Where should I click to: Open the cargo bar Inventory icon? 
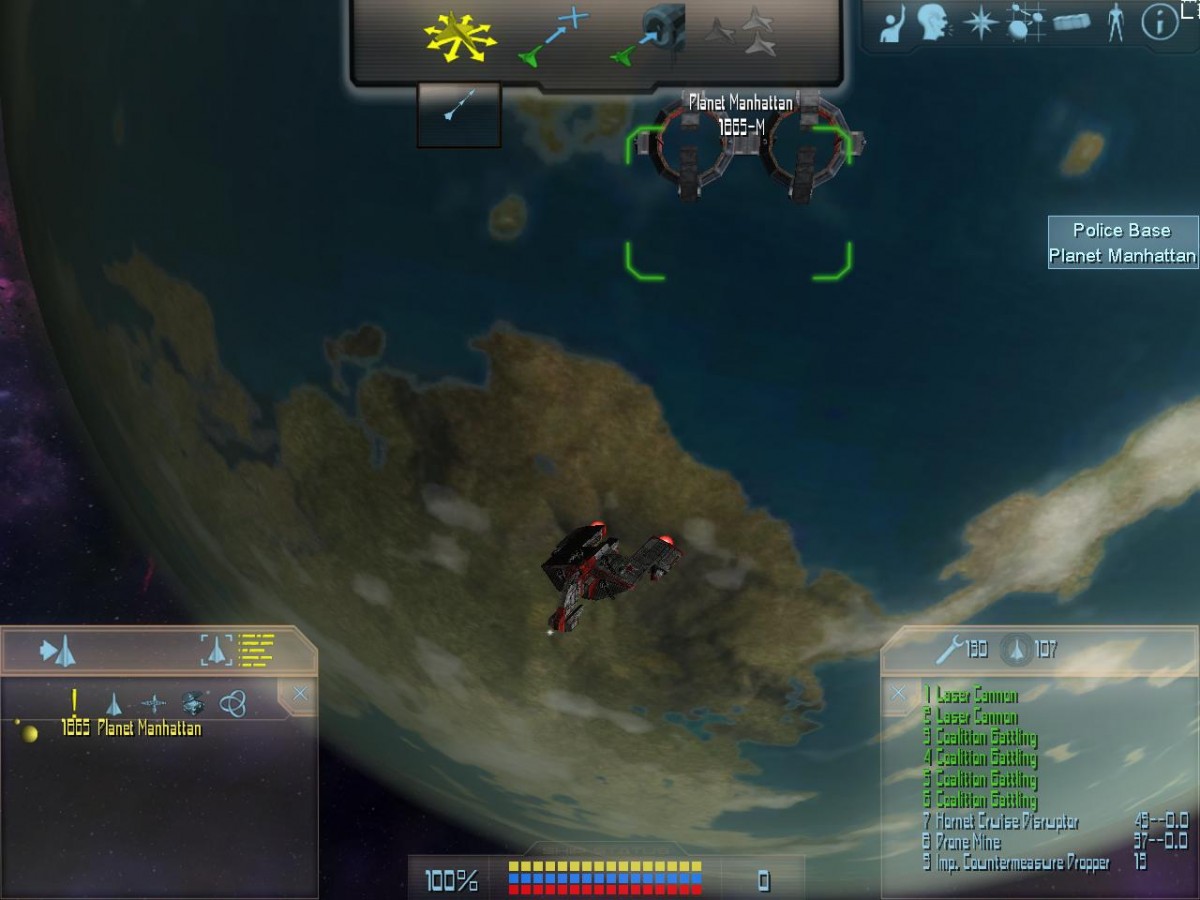tap(1071, 22)
